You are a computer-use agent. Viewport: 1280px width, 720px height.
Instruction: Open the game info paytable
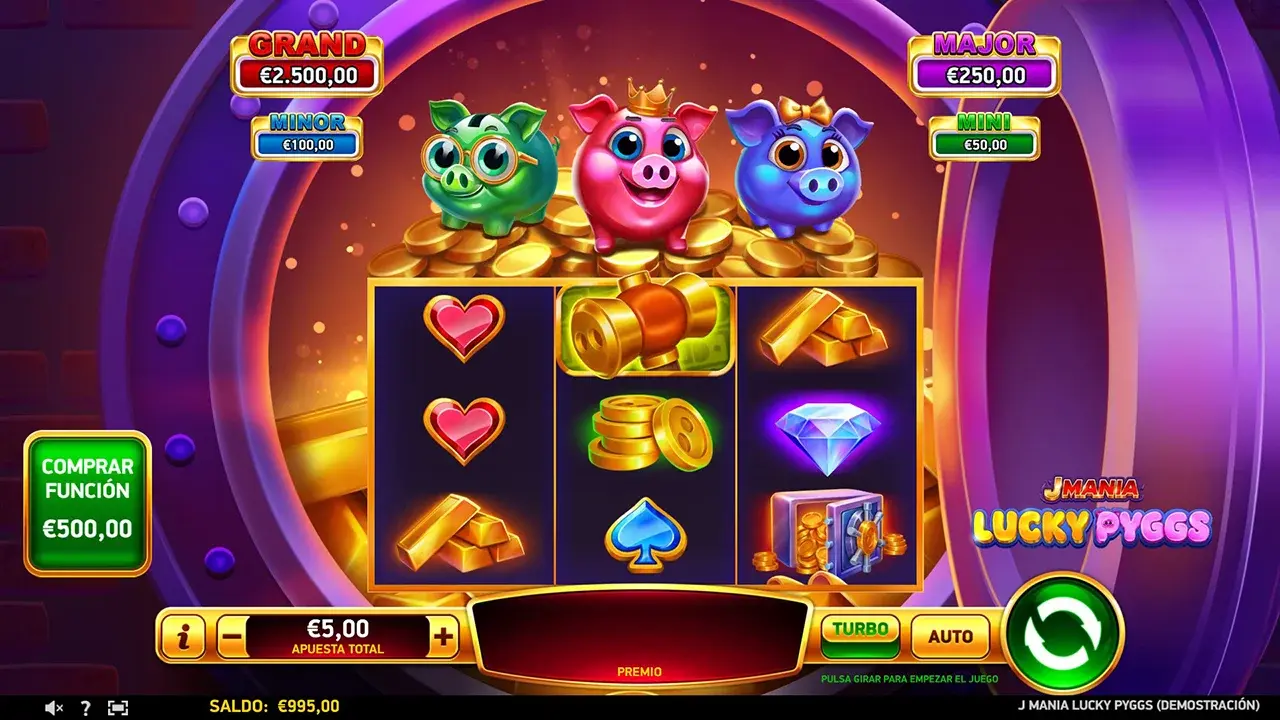coord(183,636)
